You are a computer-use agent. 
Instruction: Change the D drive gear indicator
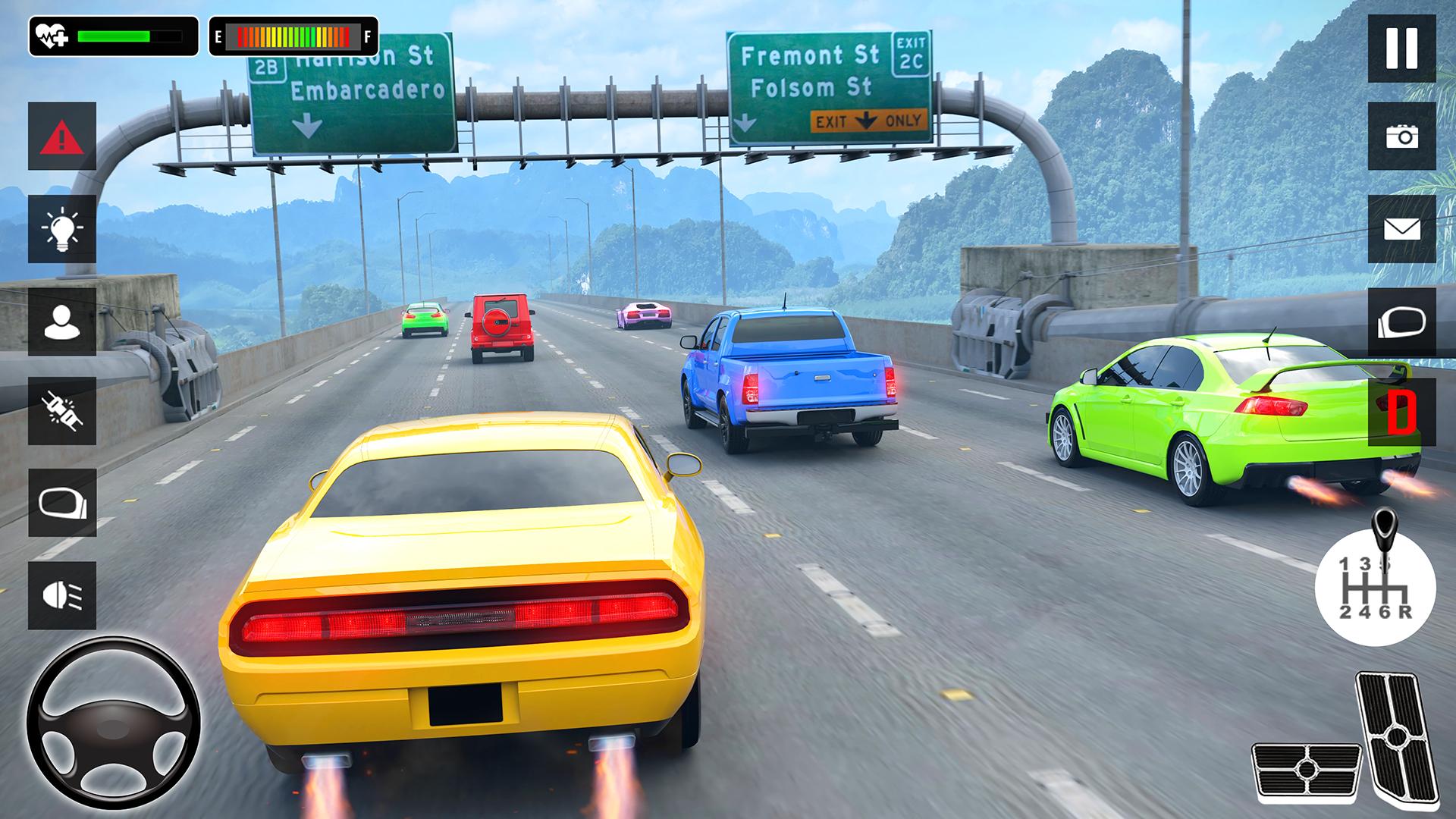1401,412
